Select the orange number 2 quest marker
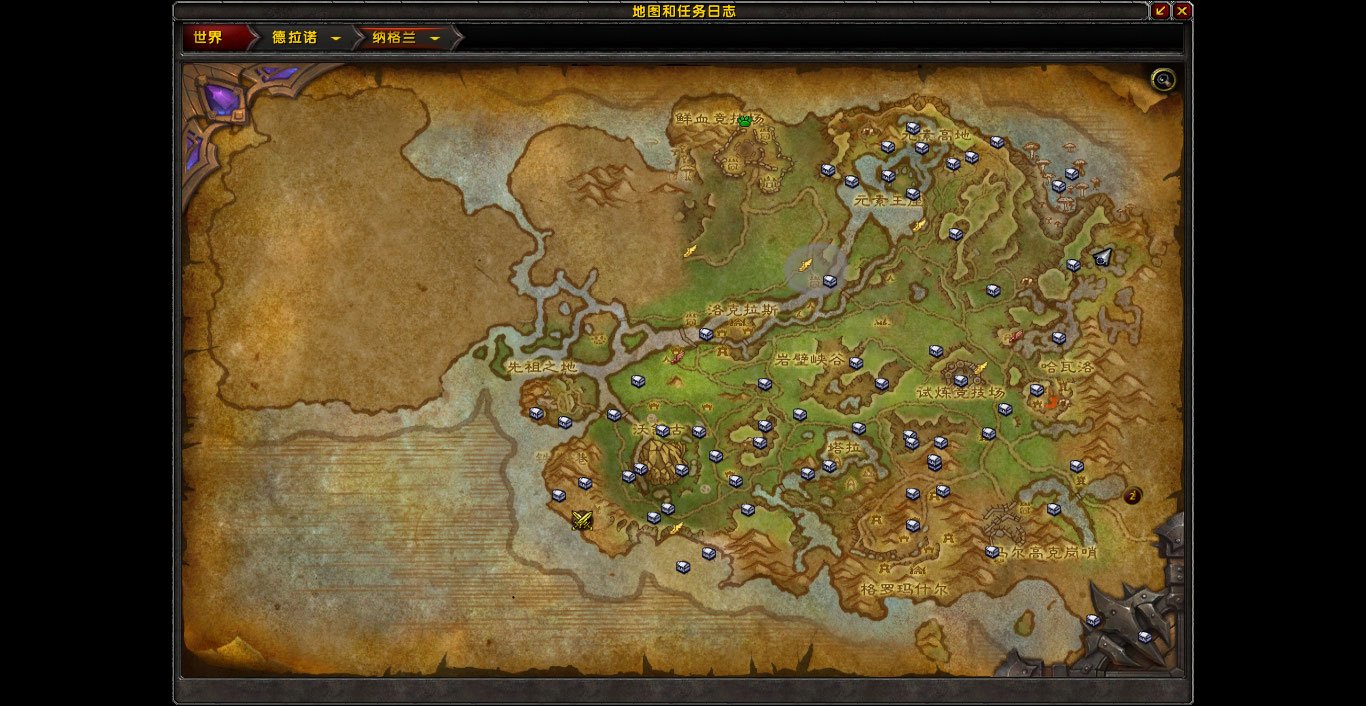 pyautogui.click(x=1133, y=495)
